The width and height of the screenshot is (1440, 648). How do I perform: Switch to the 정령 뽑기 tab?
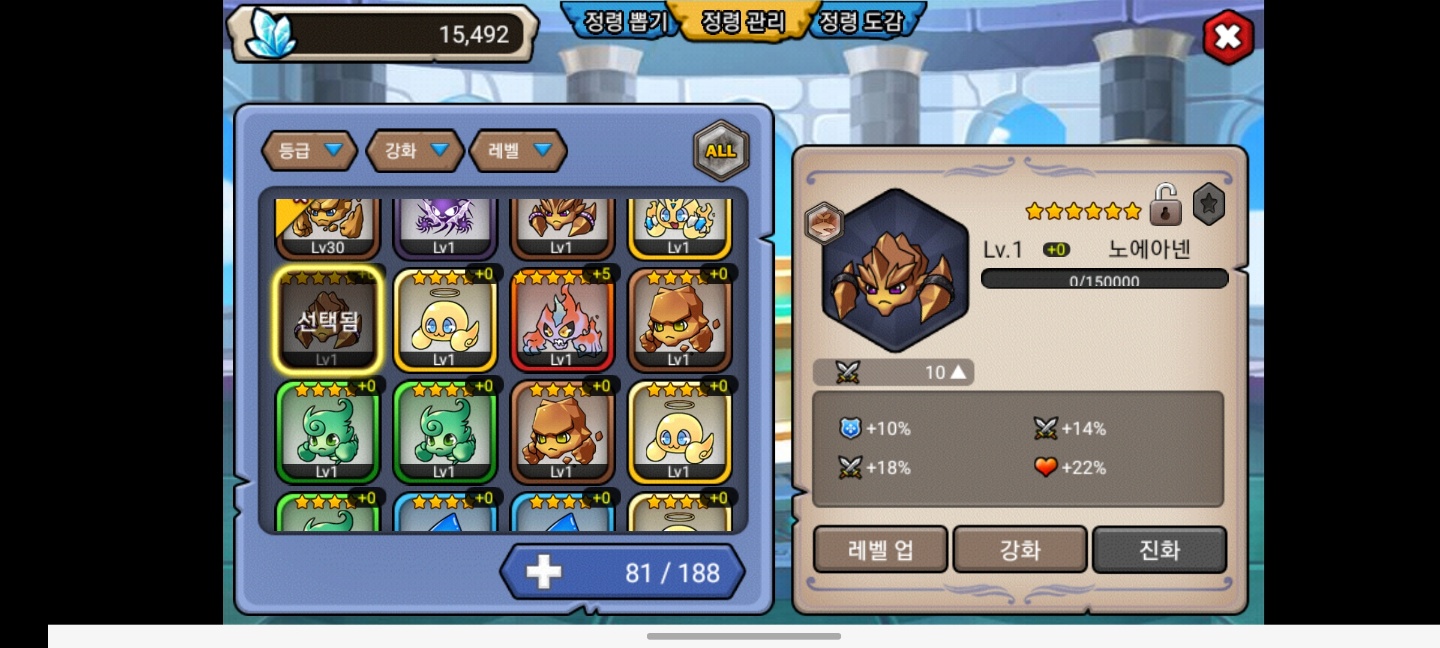tap(618, 21)
